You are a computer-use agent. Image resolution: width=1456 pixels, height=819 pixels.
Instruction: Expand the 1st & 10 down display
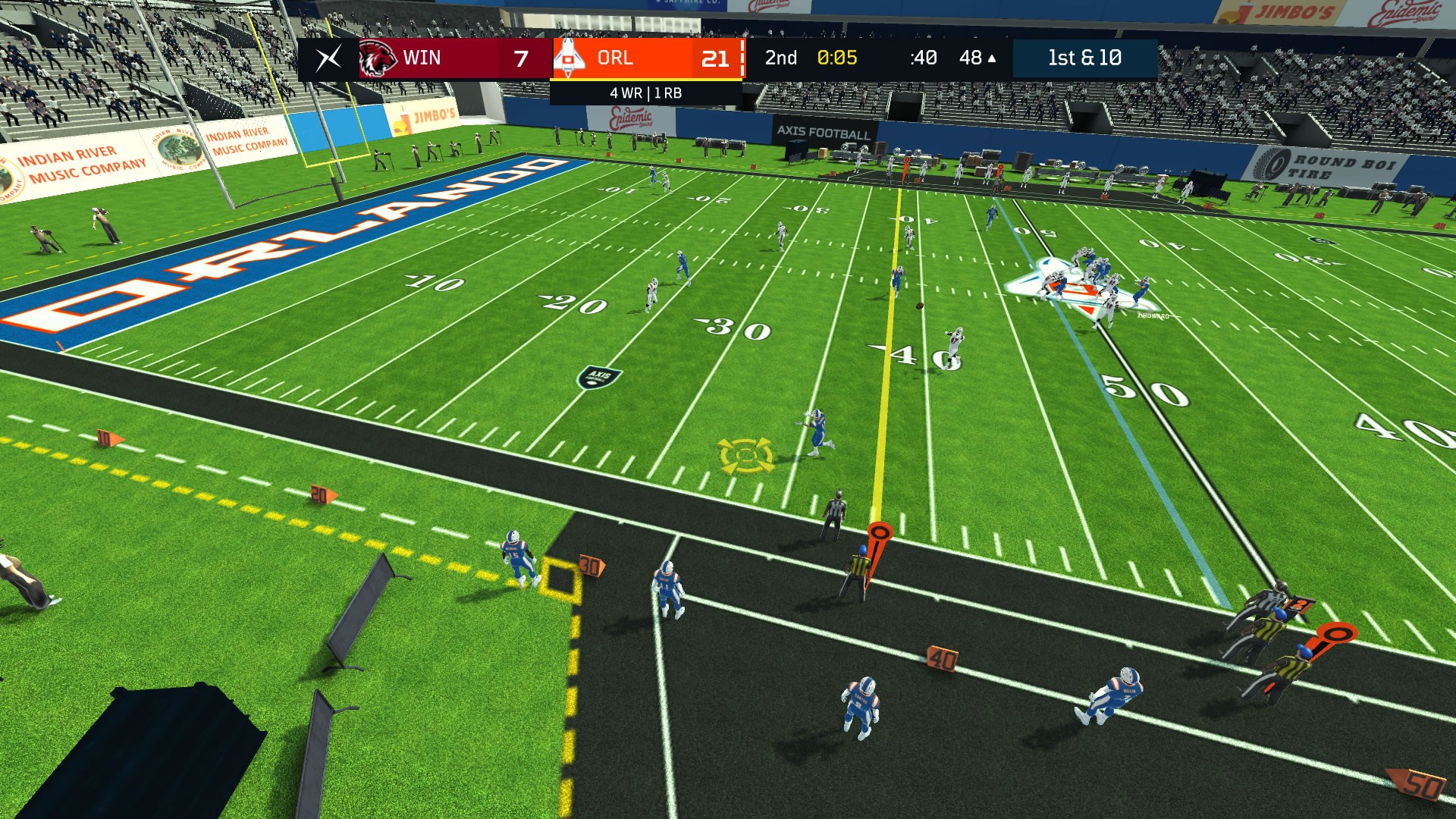(1084, 57)
